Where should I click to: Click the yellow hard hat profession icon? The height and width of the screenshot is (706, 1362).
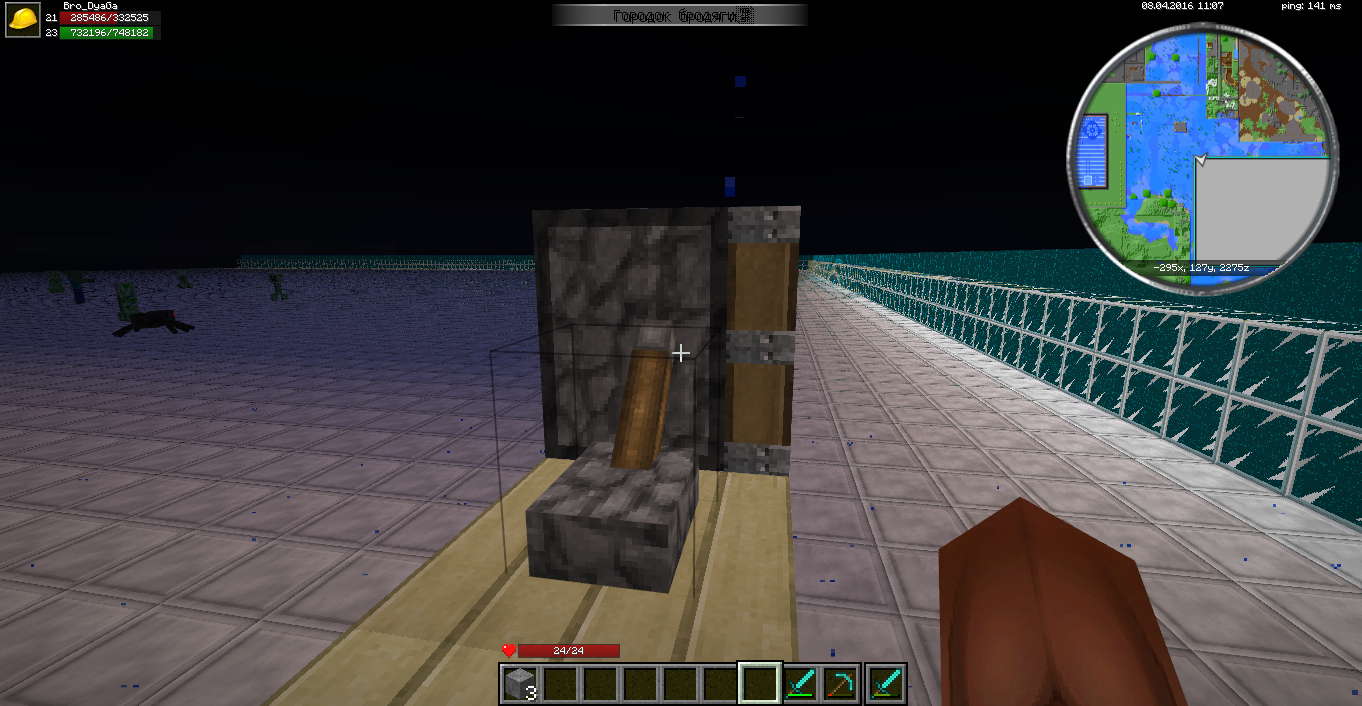pos(23,21)
